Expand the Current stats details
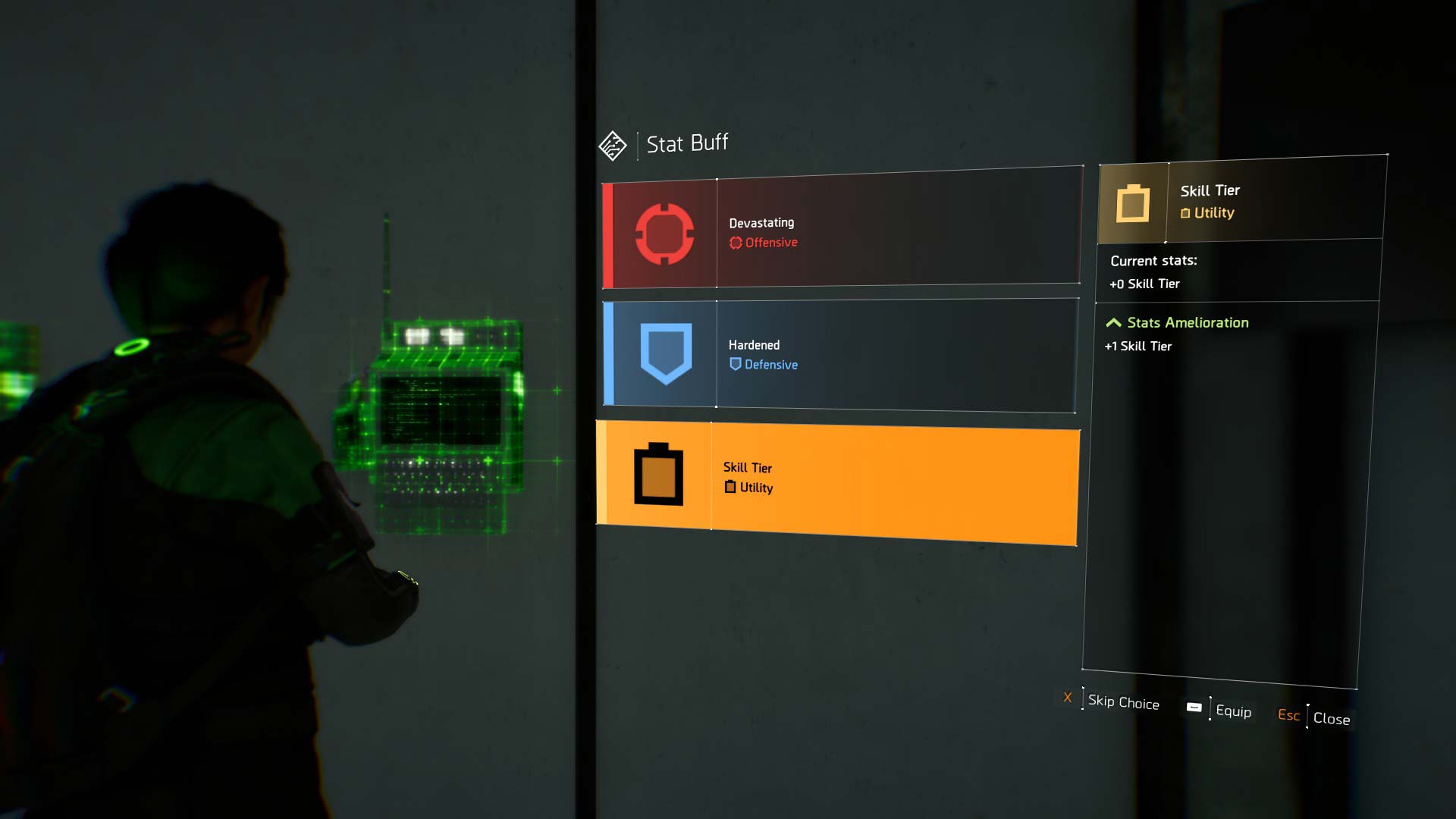The image size is (1456, 819). point(1153,260)
